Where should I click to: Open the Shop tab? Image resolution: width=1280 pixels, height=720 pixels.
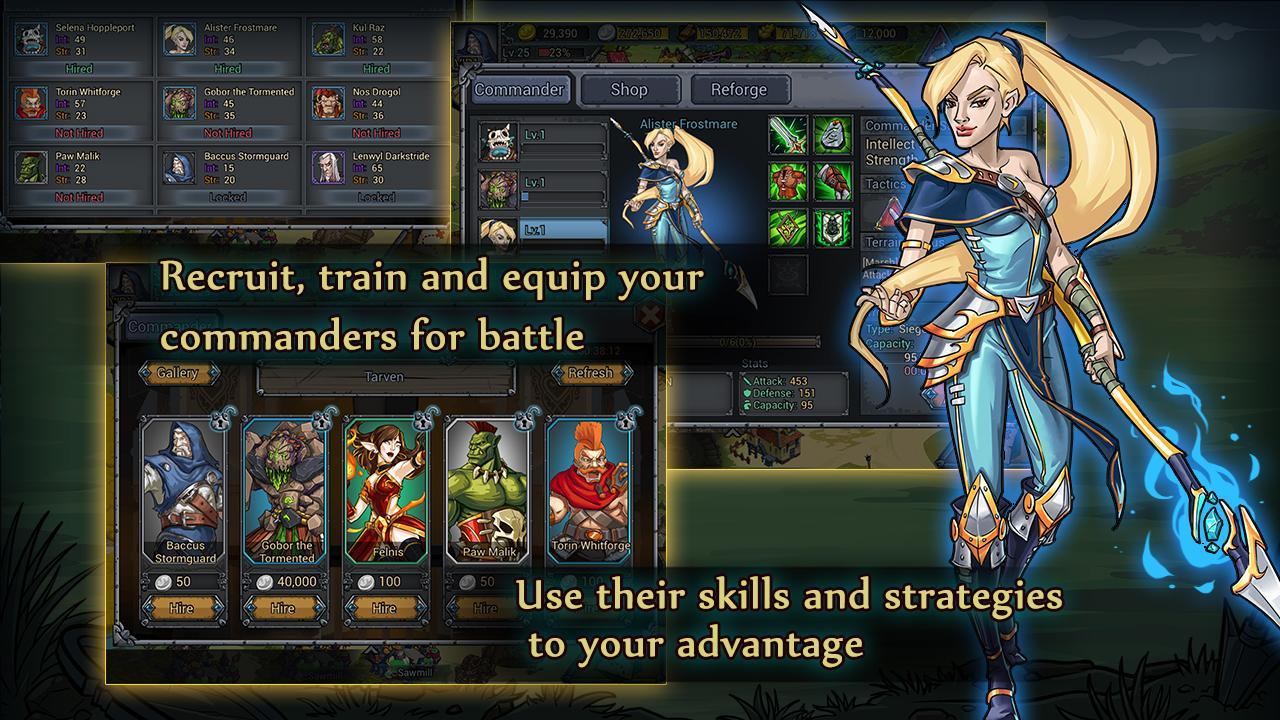(x=629, y=90)
